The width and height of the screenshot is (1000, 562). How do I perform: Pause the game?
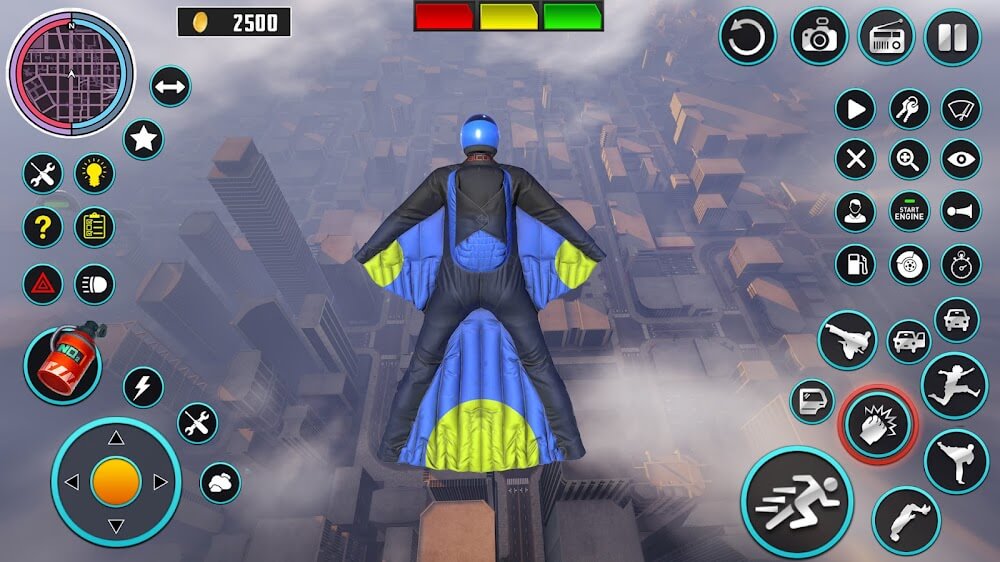(952, 37)
